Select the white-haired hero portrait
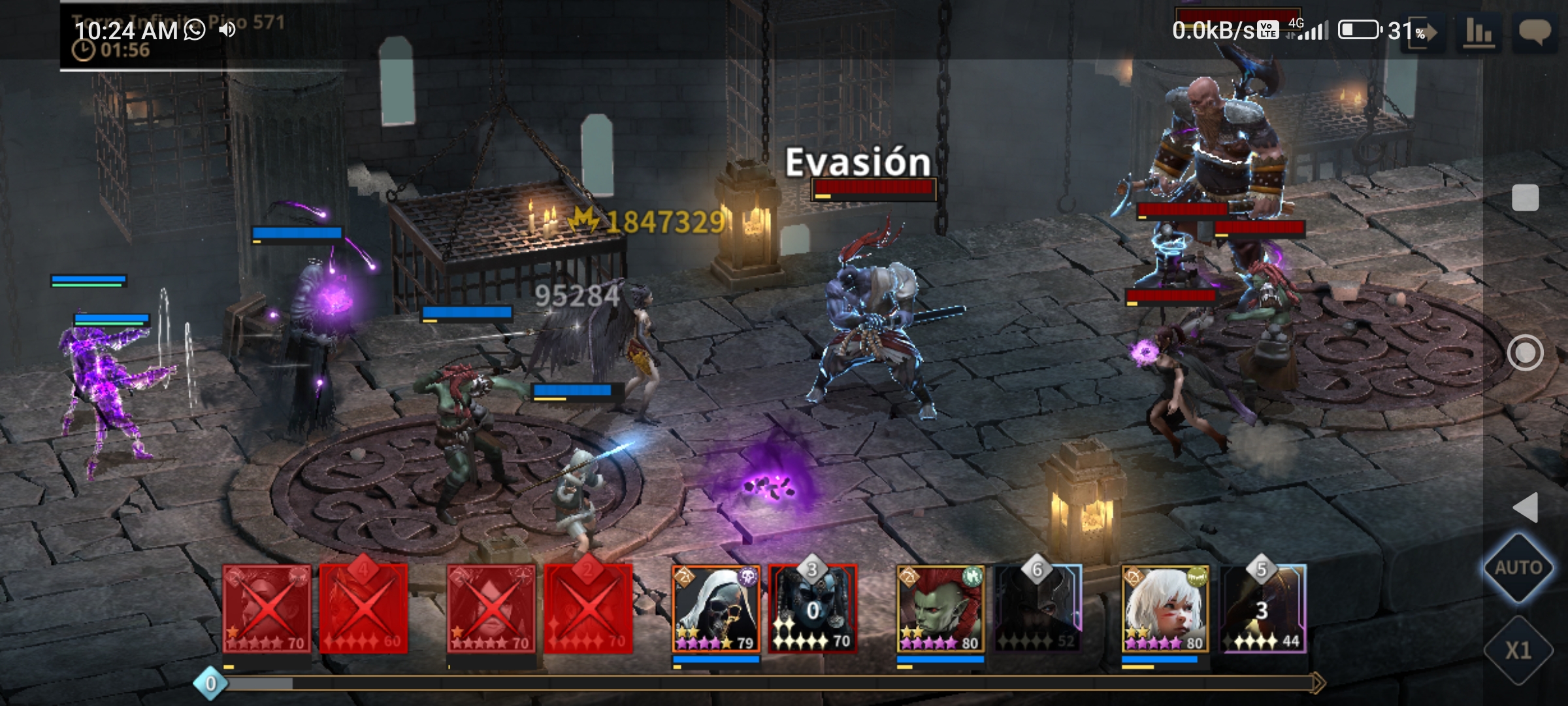The image size is (1568, 706). [1166, 609]
